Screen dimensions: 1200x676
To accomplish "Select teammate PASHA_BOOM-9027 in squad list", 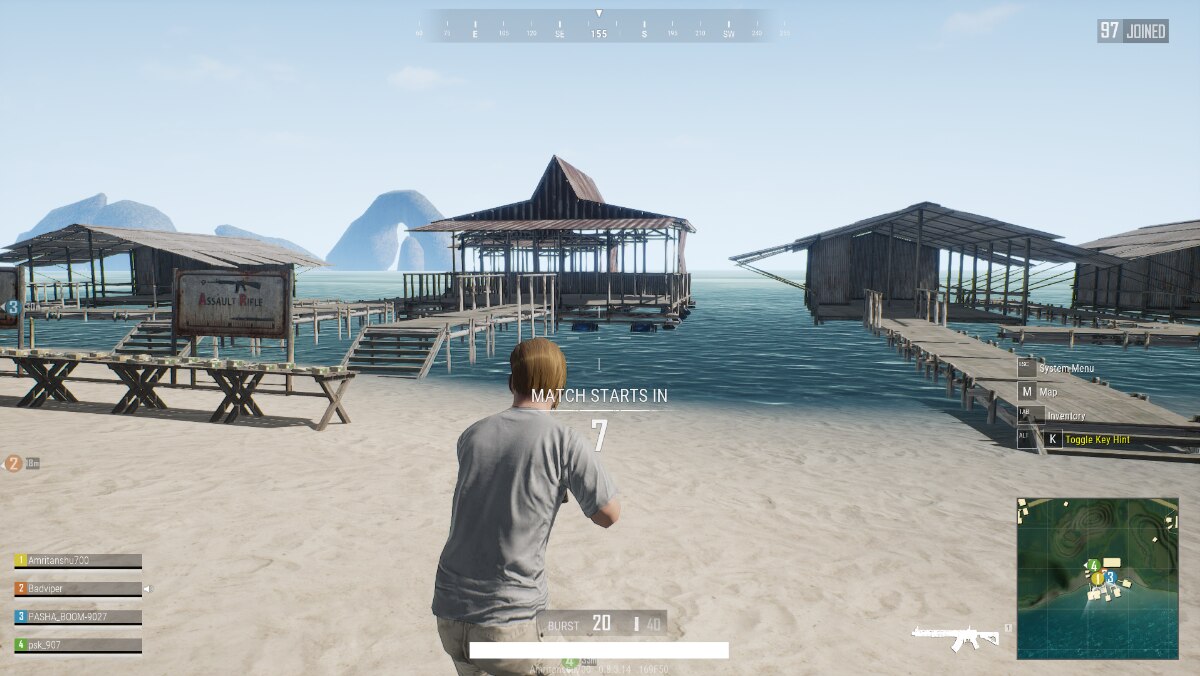I will point(77,617).
